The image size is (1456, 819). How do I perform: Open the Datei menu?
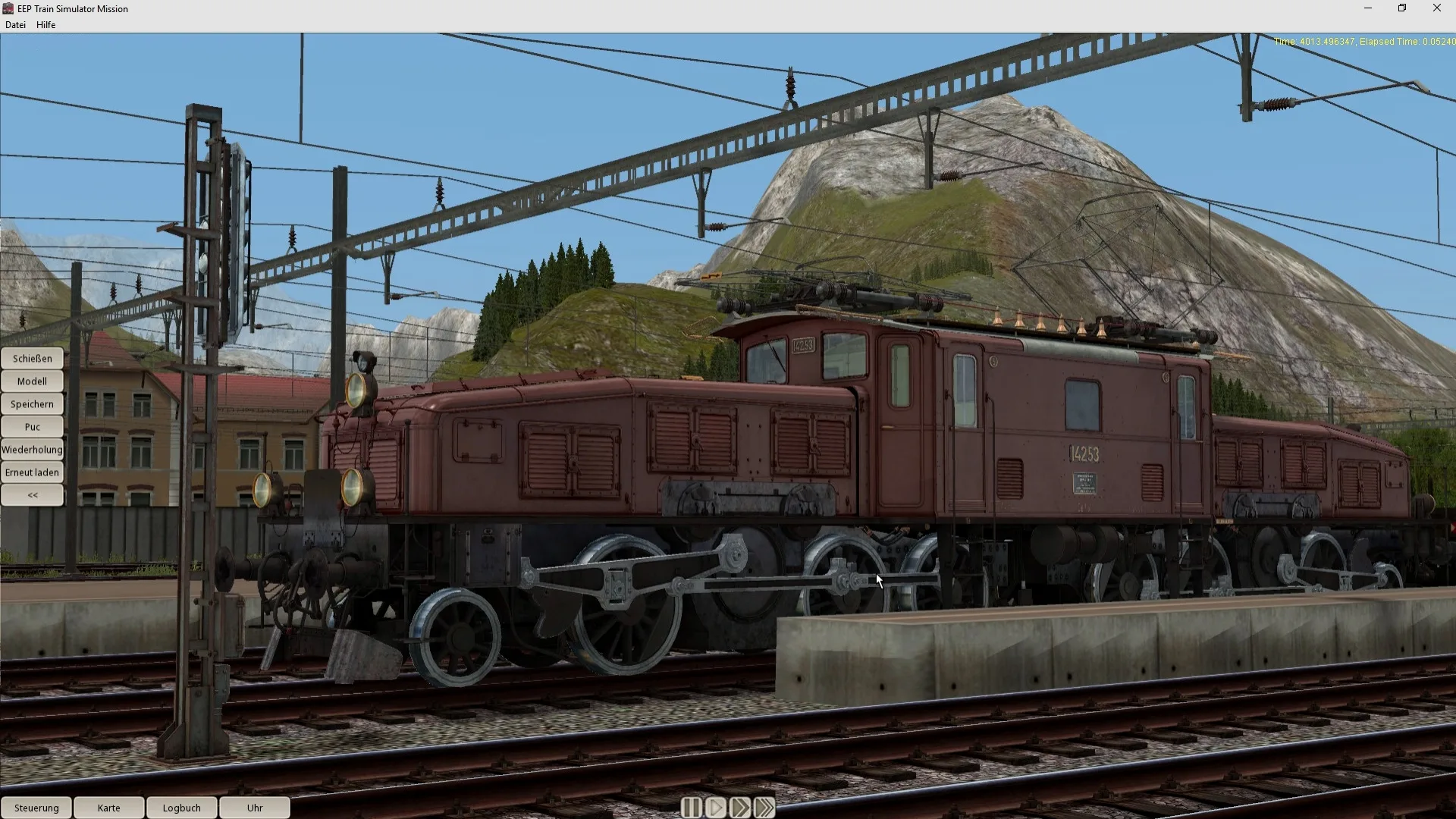(x=15, y=24)
